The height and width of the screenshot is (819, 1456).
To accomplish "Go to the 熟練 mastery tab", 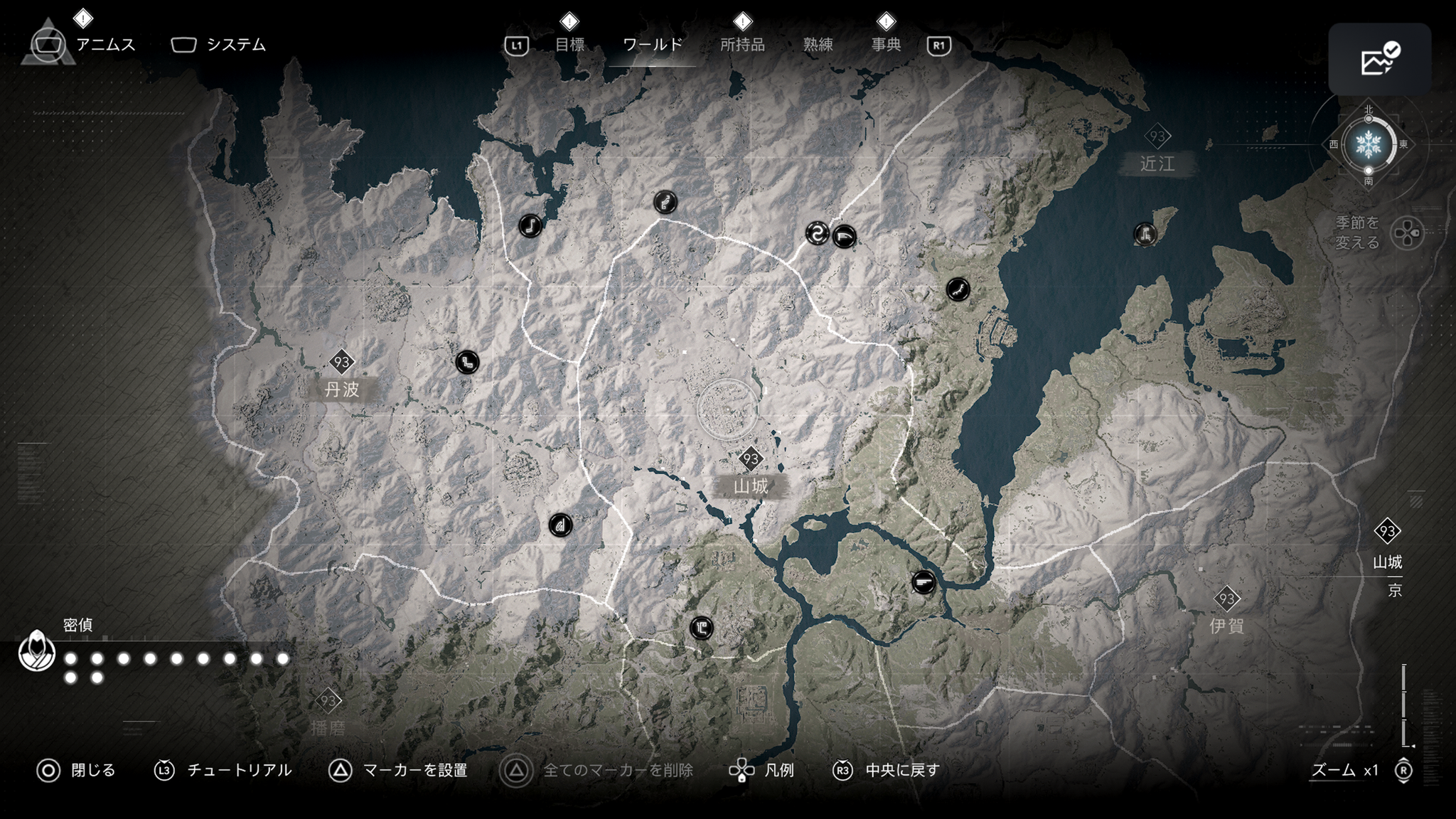I will pyautogui.click(x=818, y=45).
